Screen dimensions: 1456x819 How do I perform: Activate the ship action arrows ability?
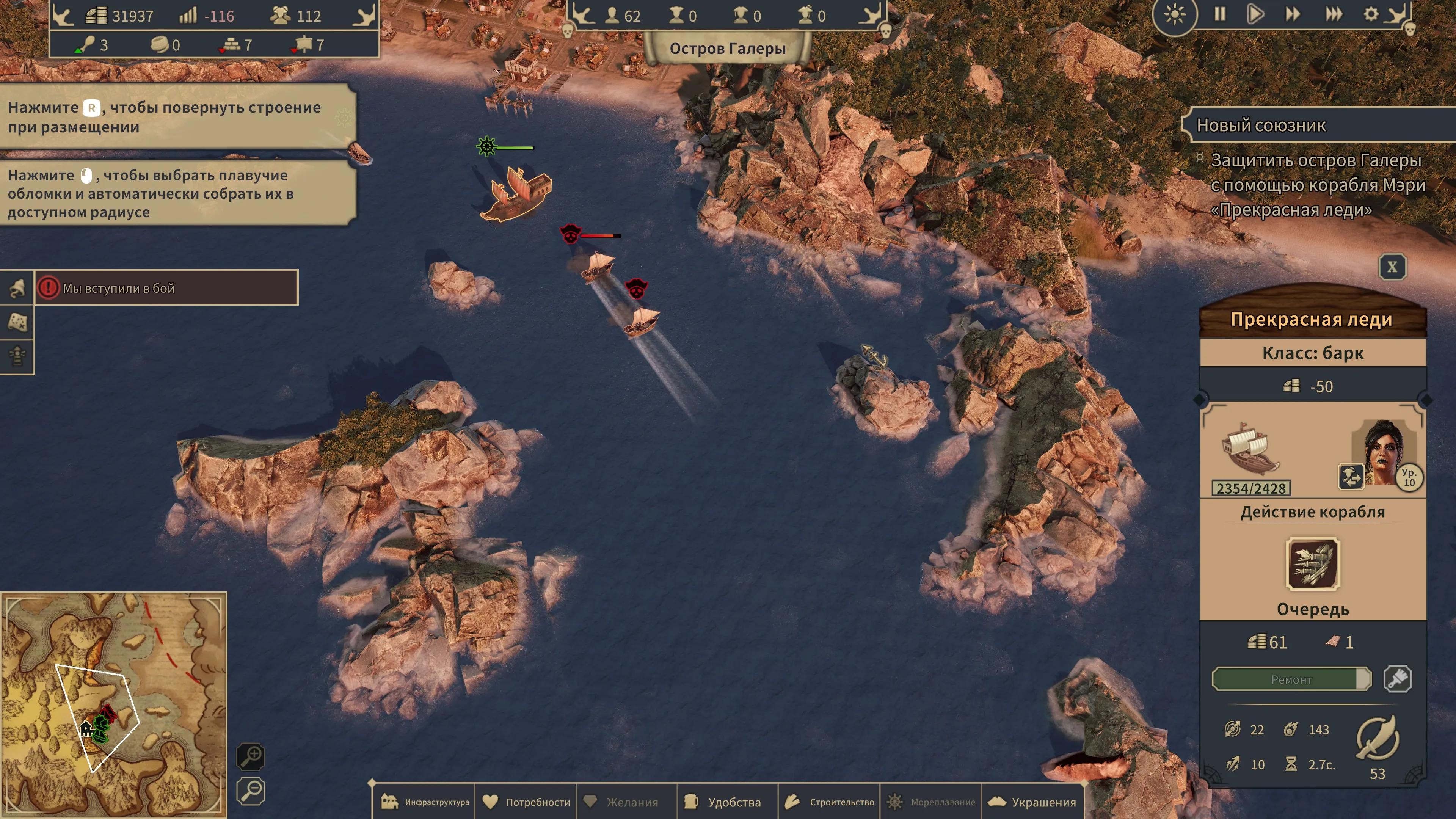(x=1312, y=564)
